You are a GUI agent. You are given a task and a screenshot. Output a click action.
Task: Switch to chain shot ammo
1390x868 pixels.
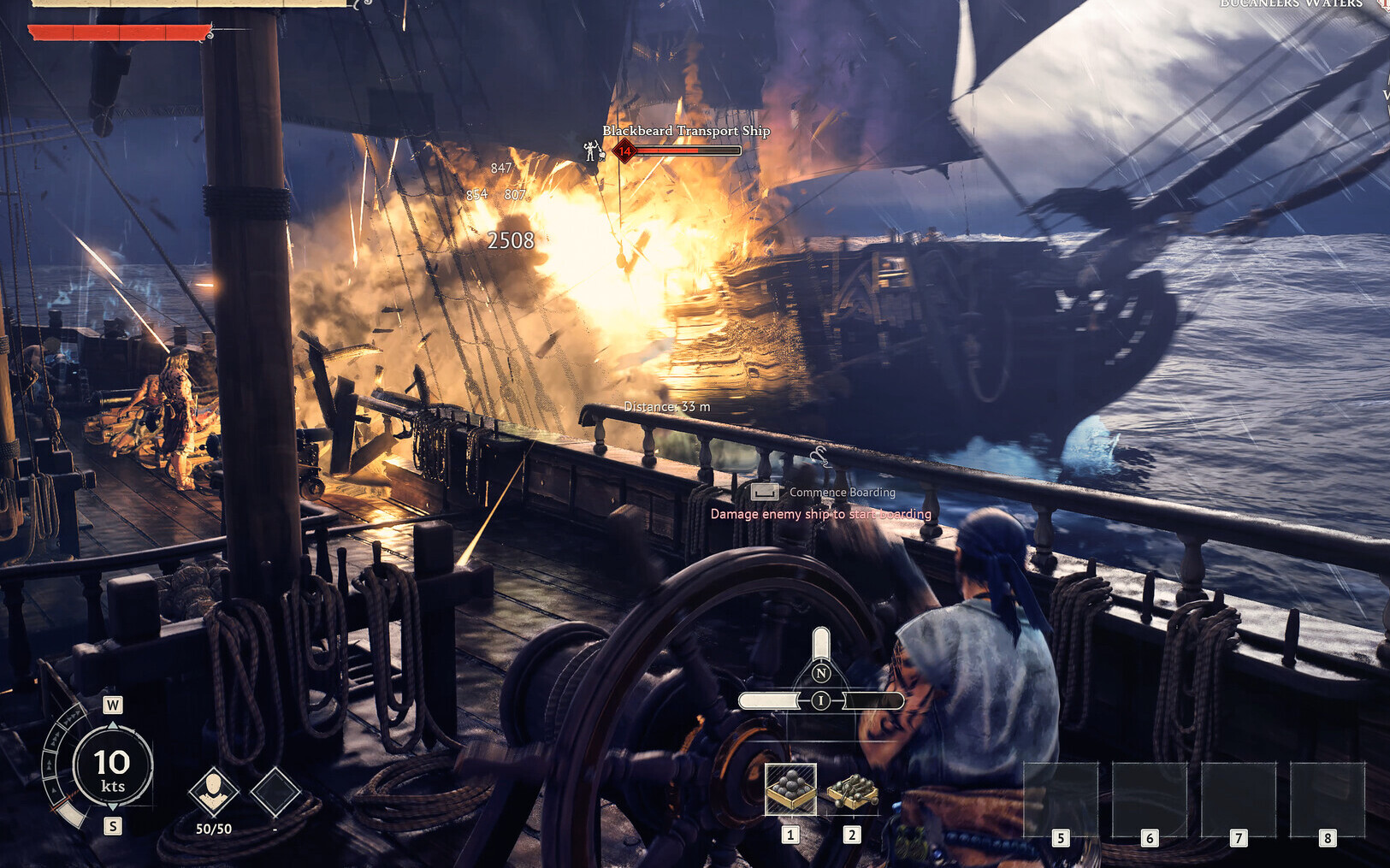[x=852, y=791]
